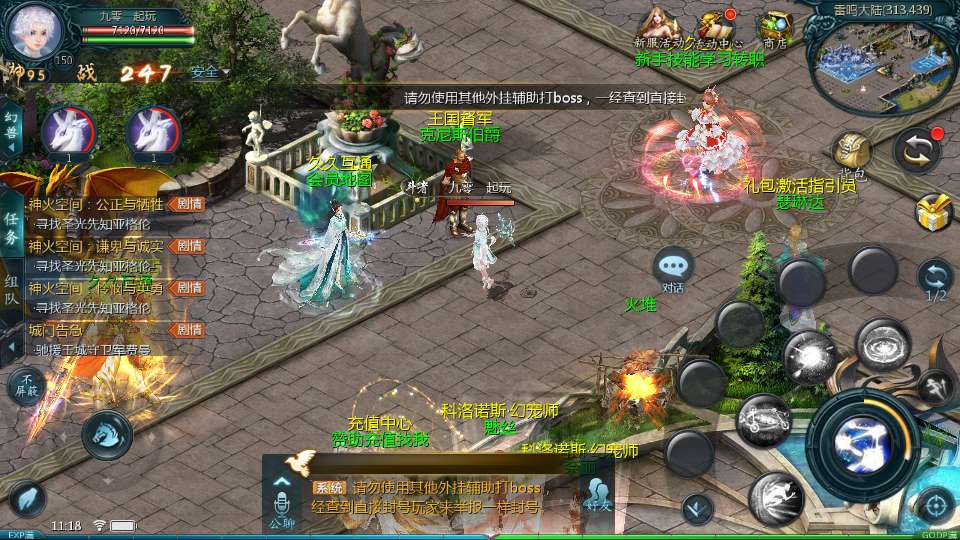
Task: Open the 好友 friends list
Action: click(598, 495)
